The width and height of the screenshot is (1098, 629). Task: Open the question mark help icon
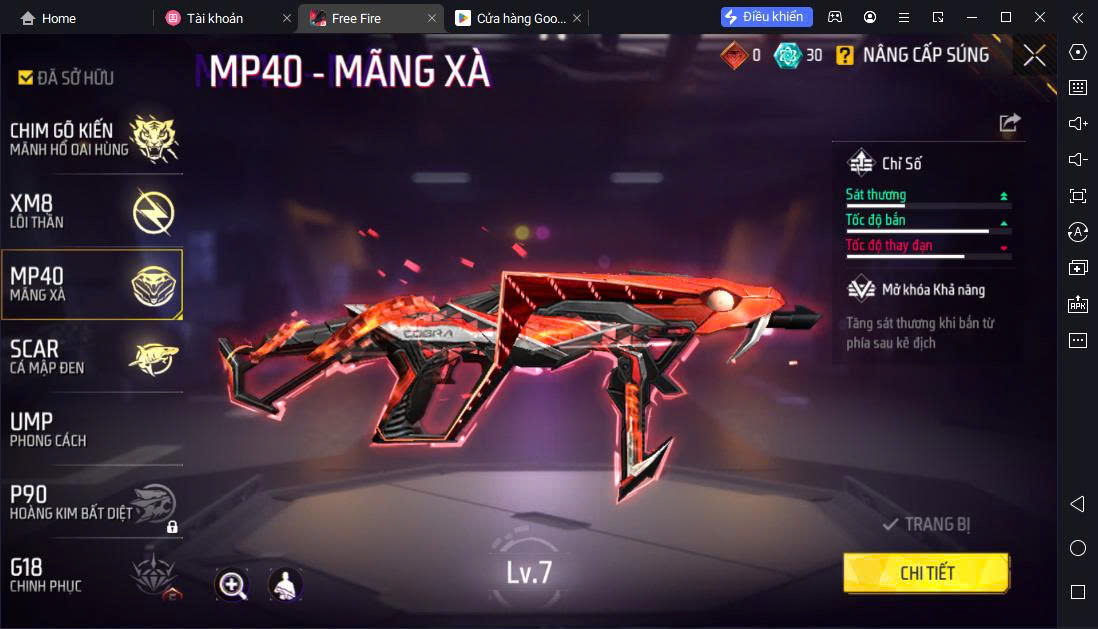pos(846,55)
